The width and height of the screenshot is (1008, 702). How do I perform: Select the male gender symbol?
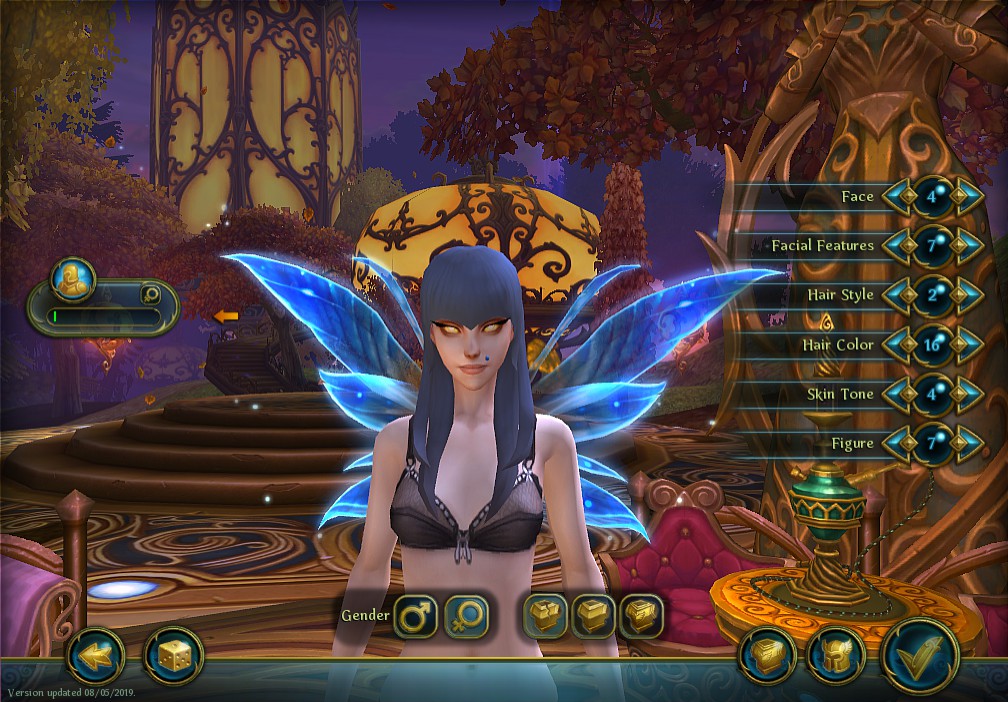(414, 616)
